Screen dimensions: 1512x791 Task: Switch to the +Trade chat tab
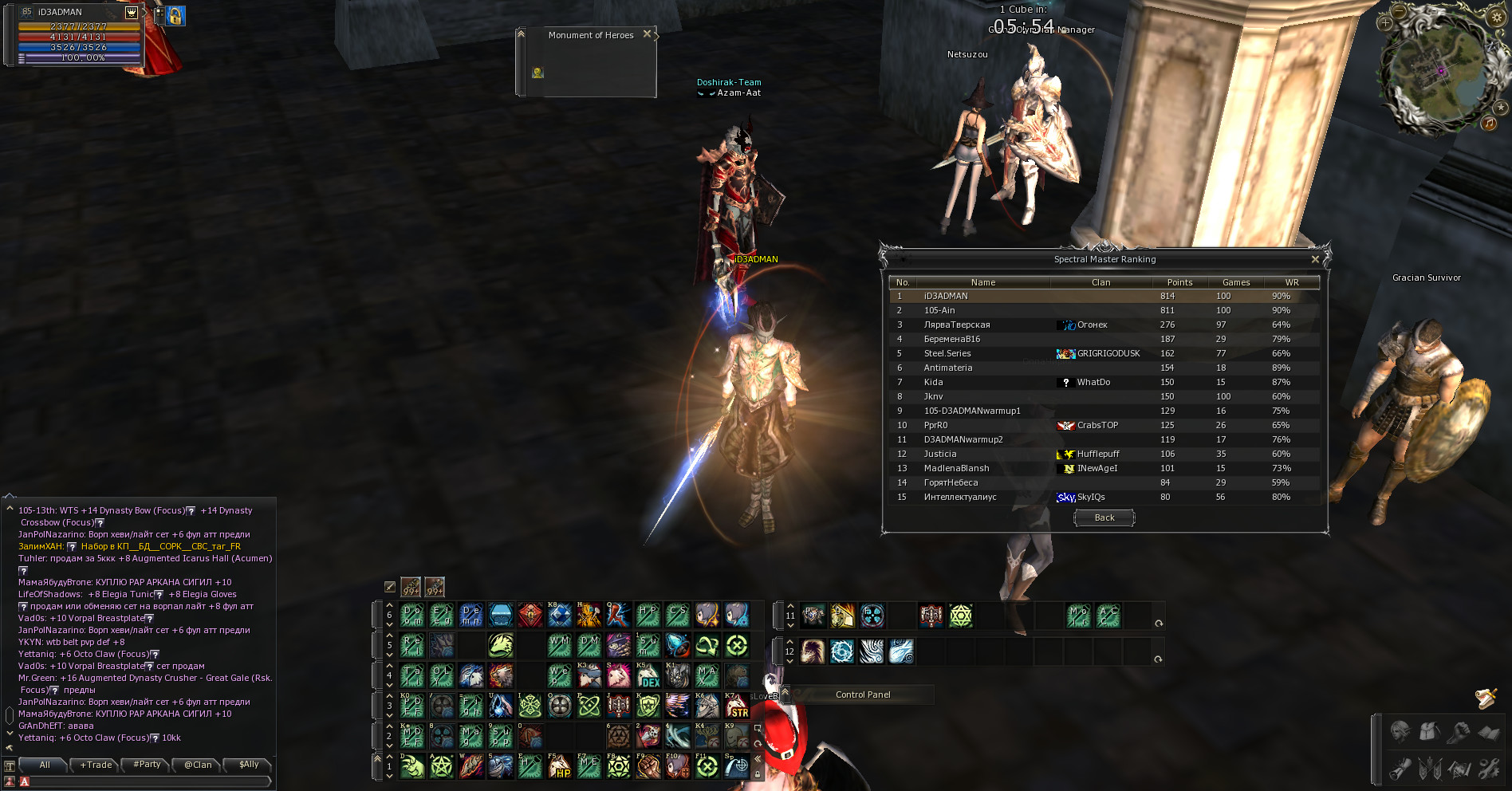96,765
